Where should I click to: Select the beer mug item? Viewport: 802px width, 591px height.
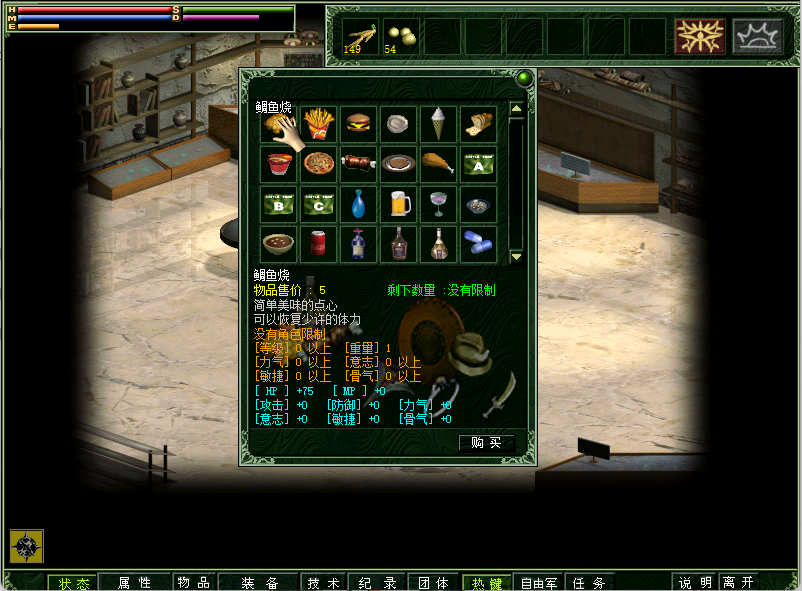coord(398,204)
